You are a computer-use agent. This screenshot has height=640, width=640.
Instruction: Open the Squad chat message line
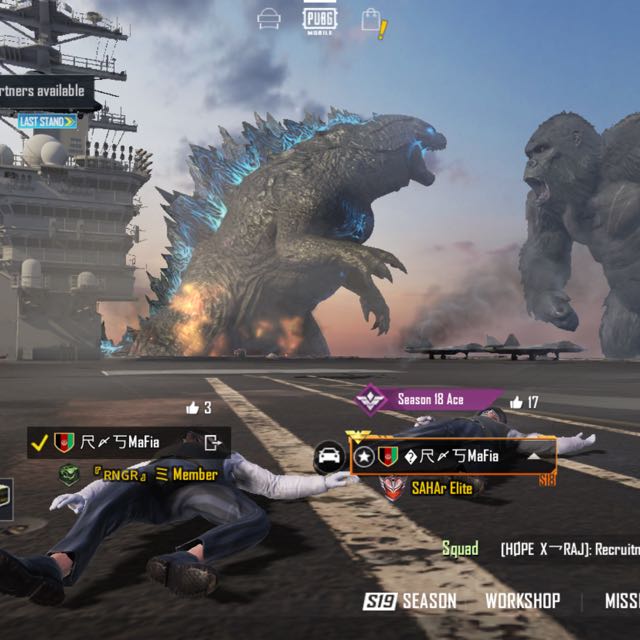point(540,549)
